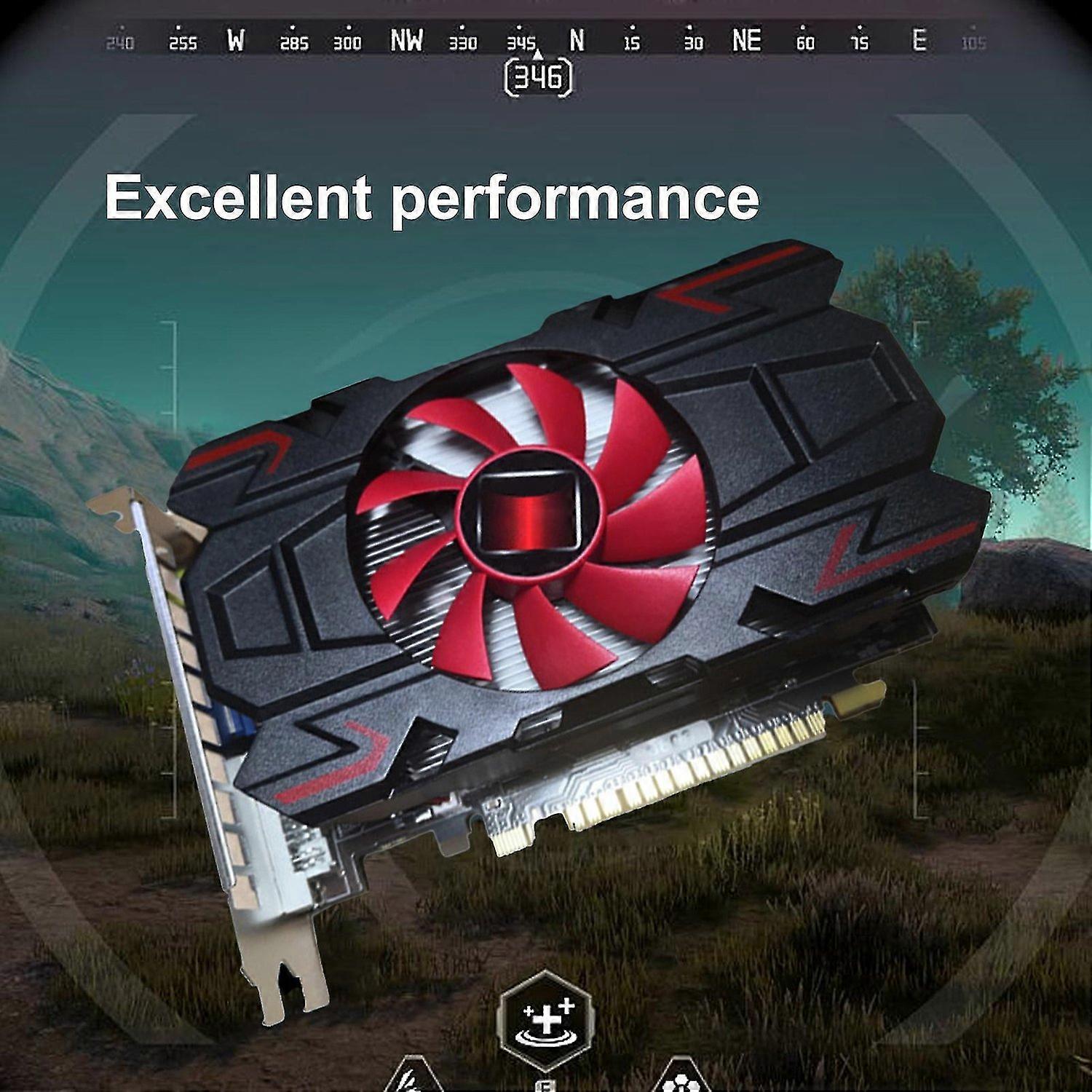Select the hexagonal boost heal icon
1092x1092 pixels.
[x=546, y=1019]
